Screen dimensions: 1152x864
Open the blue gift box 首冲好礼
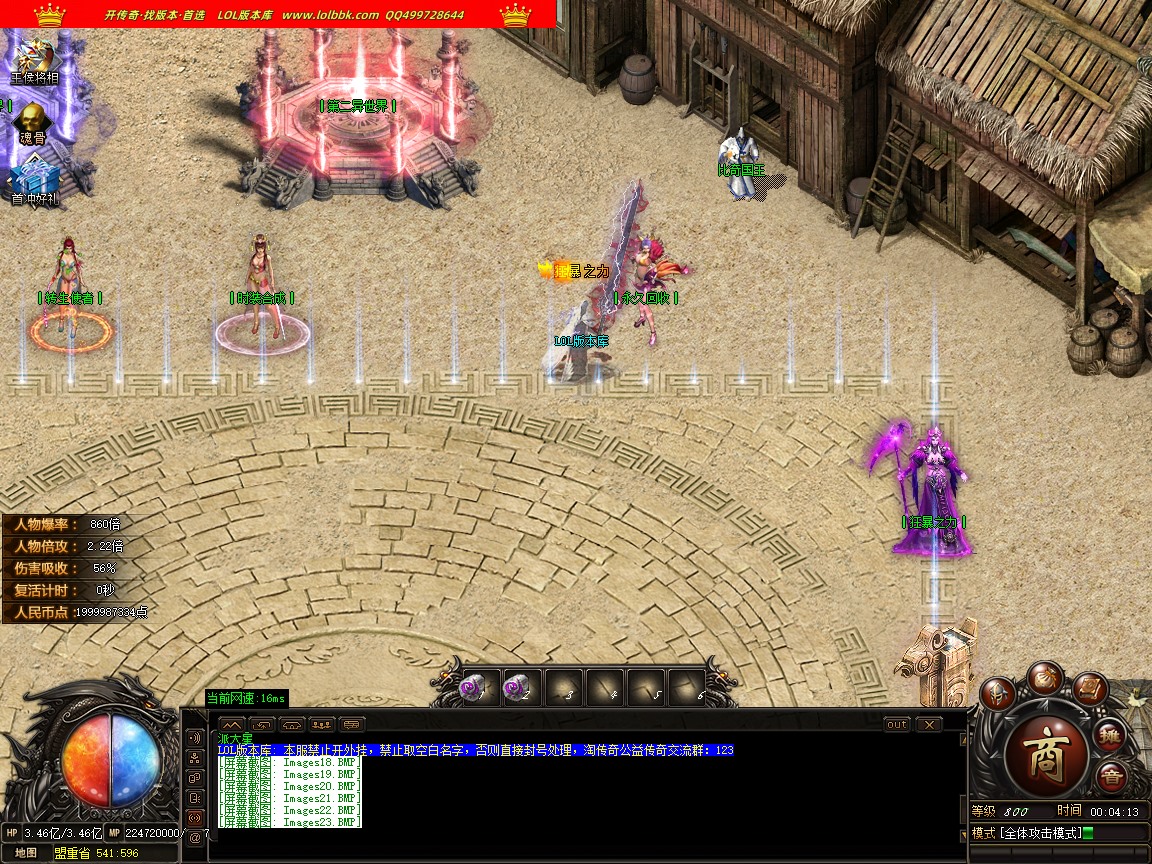(34, 181)
